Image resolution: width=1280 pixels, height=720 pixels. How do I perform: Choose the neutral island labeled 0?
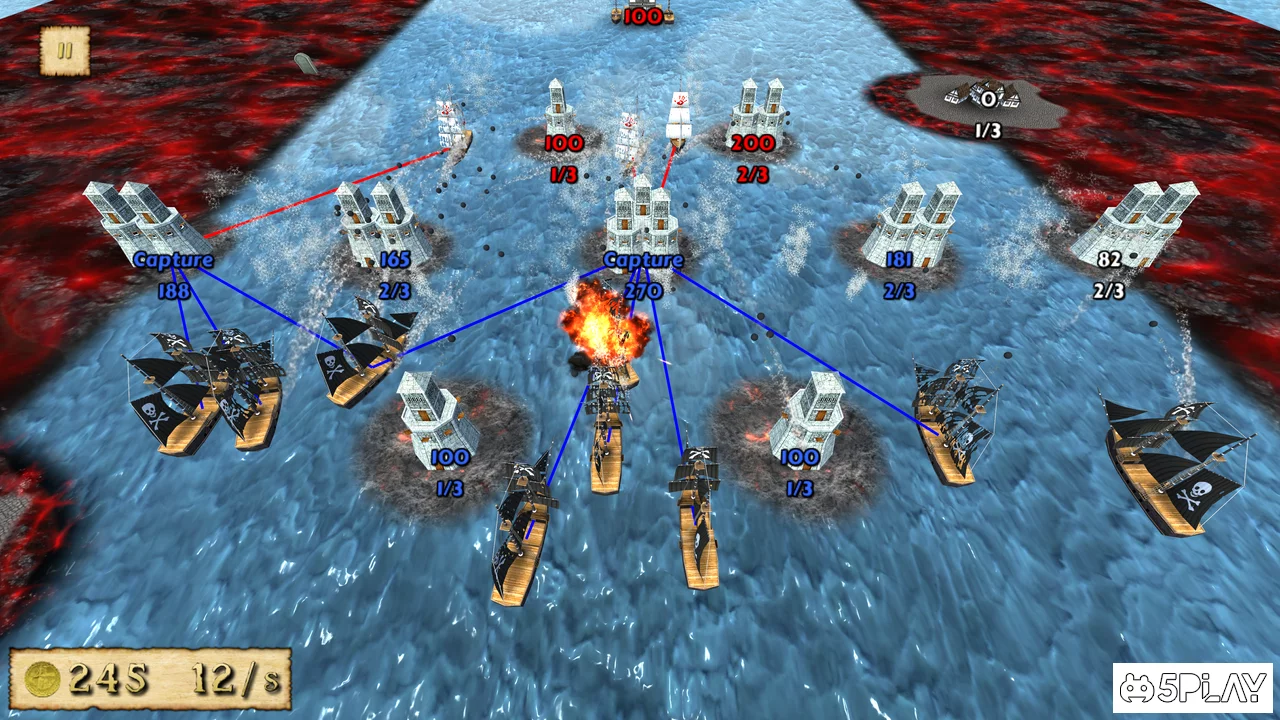(985, 97)
